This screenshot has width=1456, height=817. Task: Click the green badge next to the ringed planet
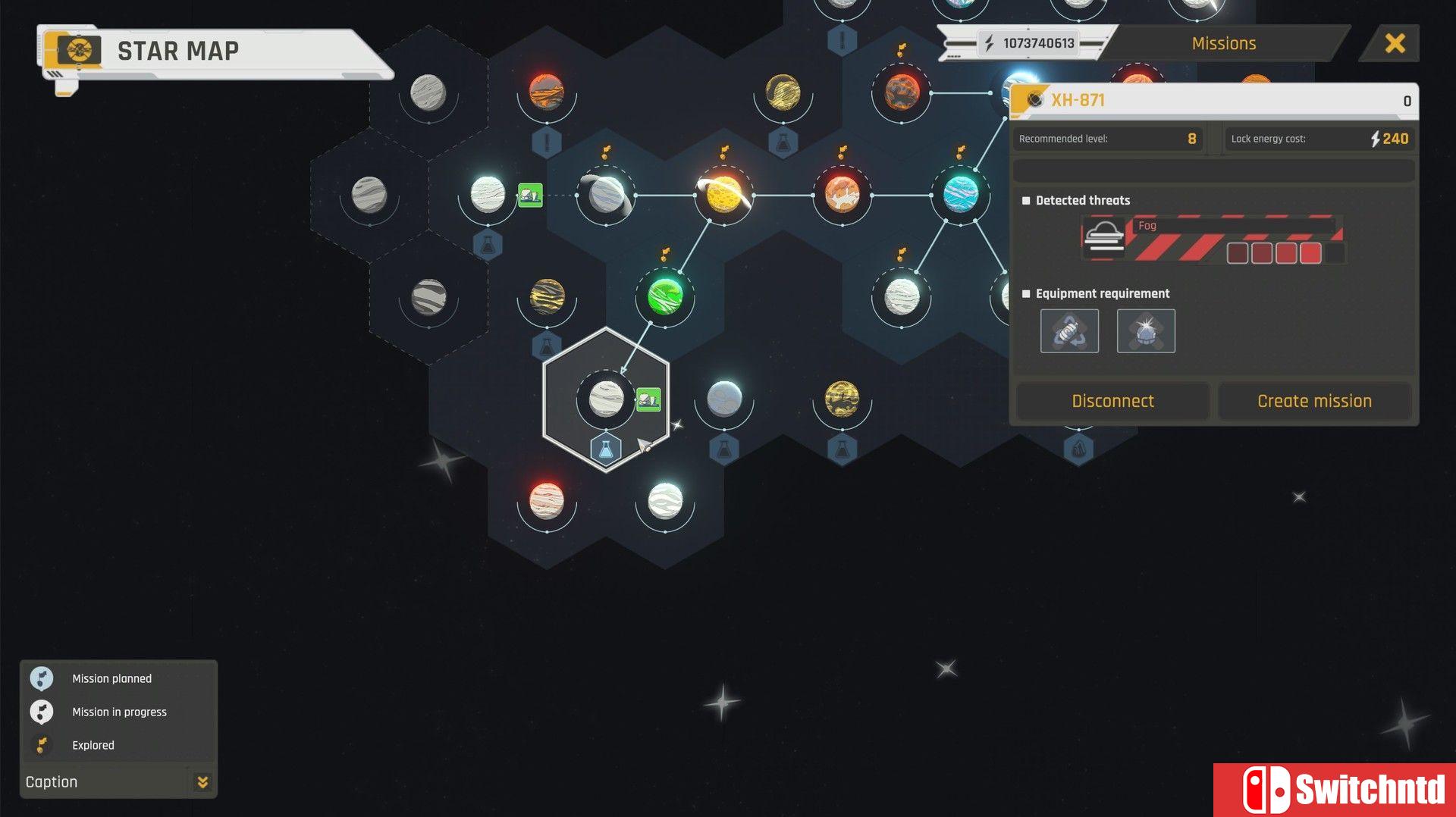click(531, 196)
